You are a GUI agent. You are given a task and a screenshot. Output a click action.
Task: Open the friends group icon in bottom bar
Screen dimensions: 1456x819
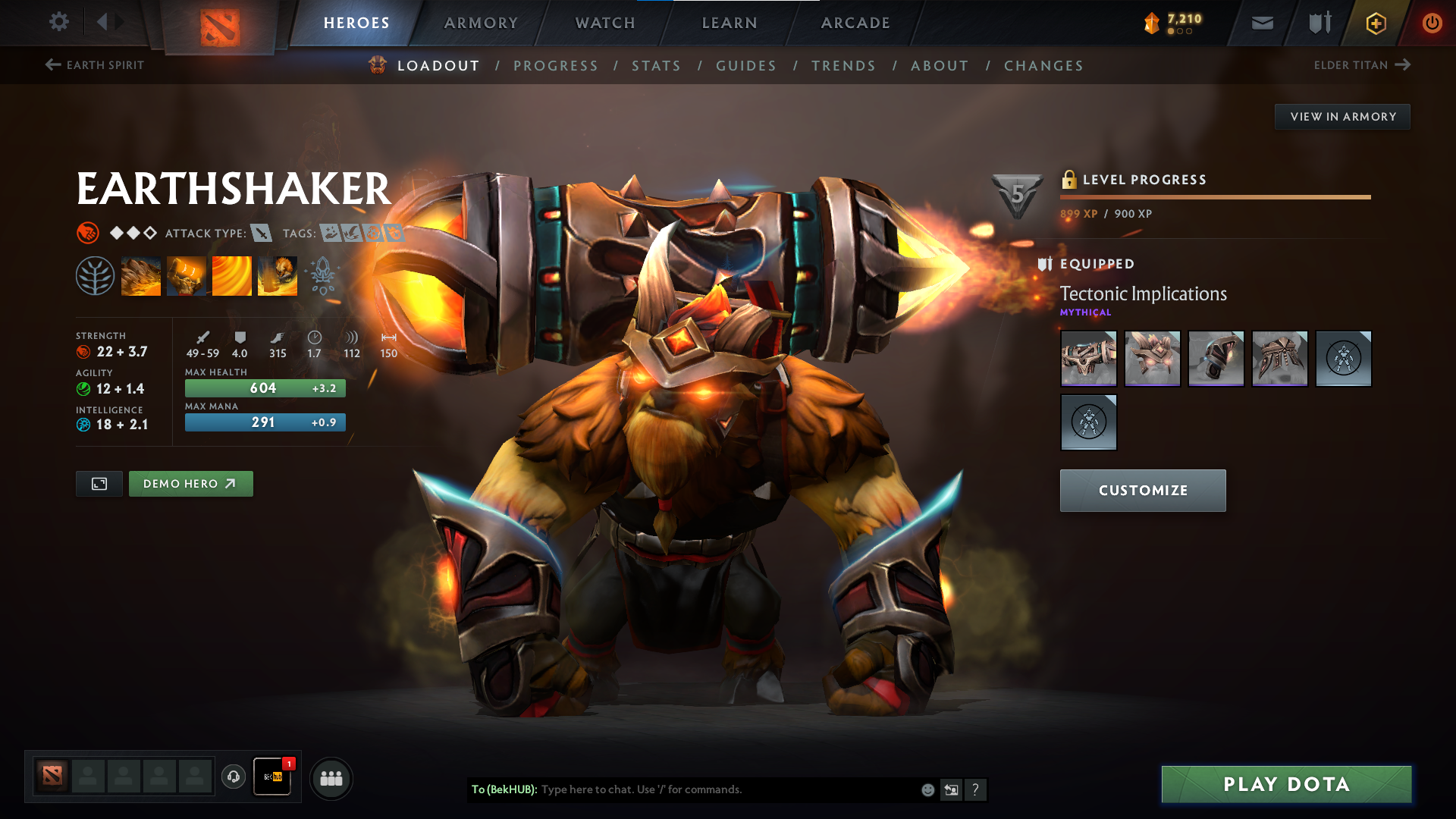(331, 777)
